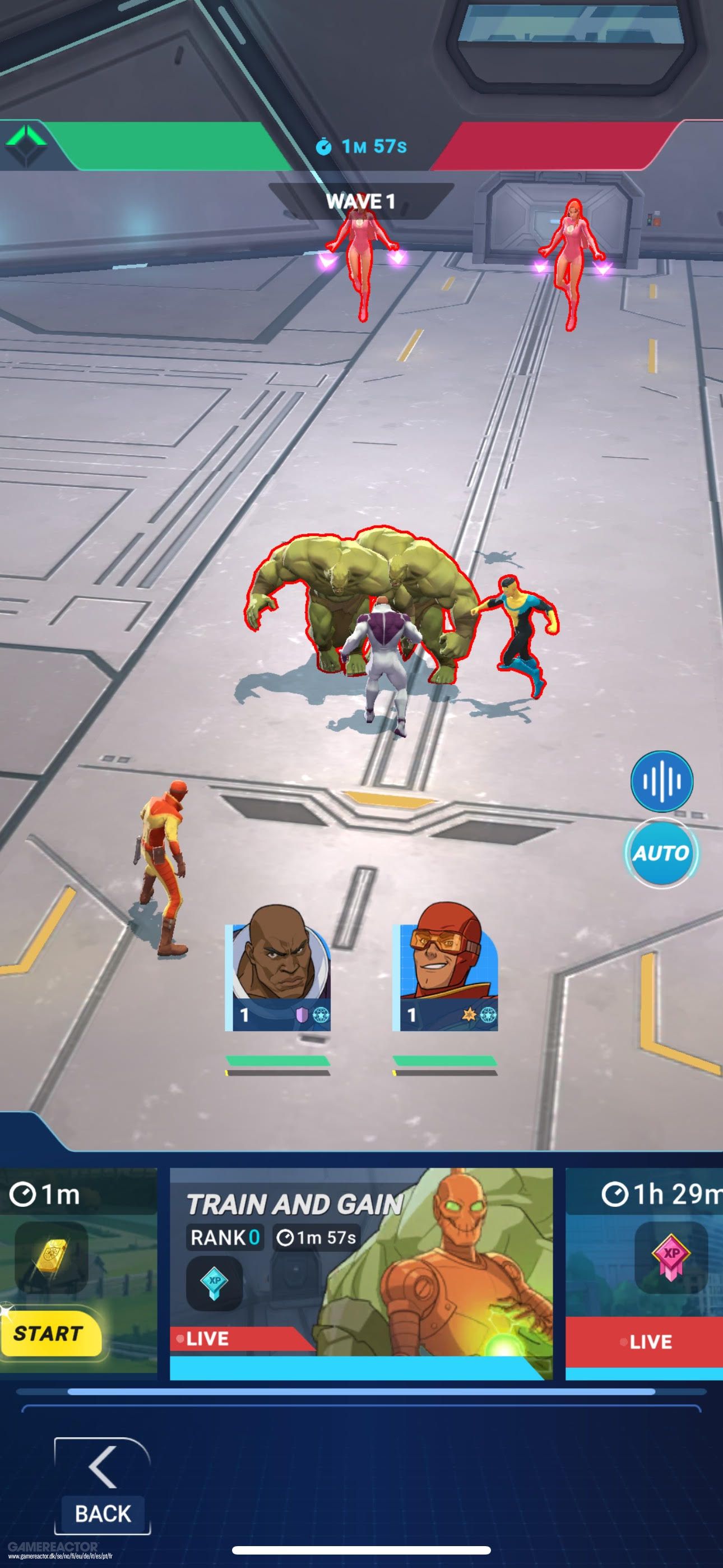723x1568 pixels.
Task: Tap the blue sound-wave ability icon
Action: pos(662,785)
